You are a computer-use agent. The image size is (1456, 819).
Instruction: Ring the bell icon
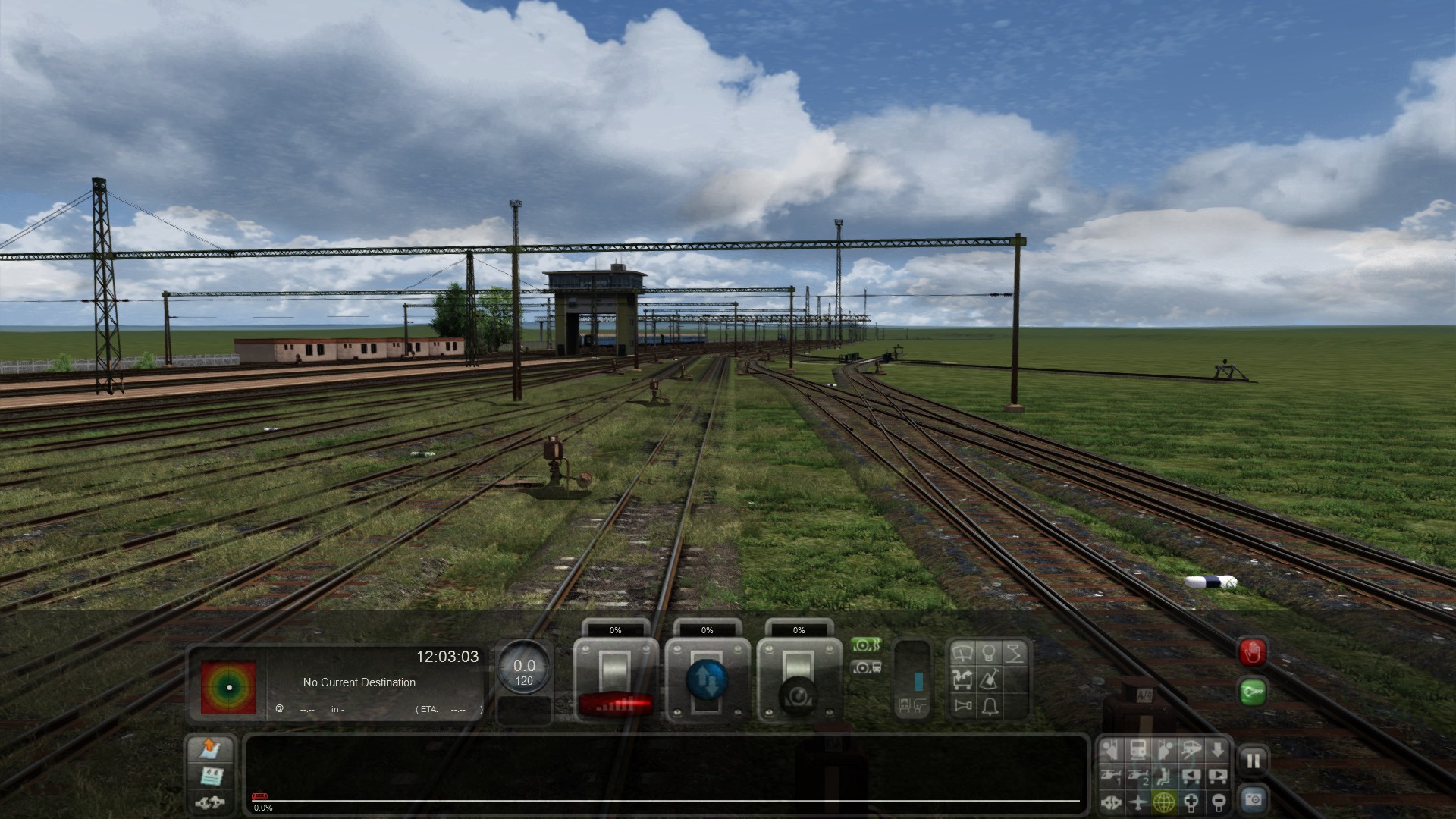(990, 706)
